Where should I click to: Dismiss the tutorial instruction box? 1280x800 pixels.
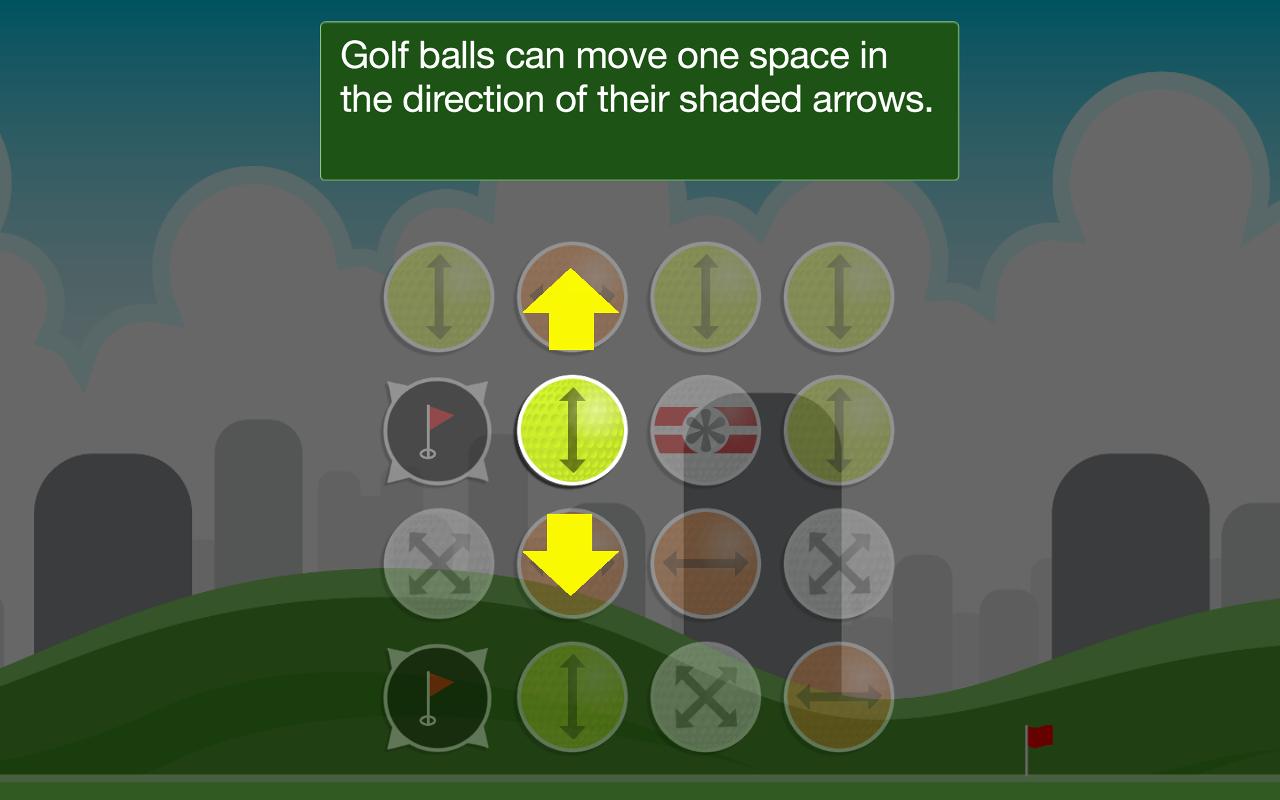click(638, 97)
